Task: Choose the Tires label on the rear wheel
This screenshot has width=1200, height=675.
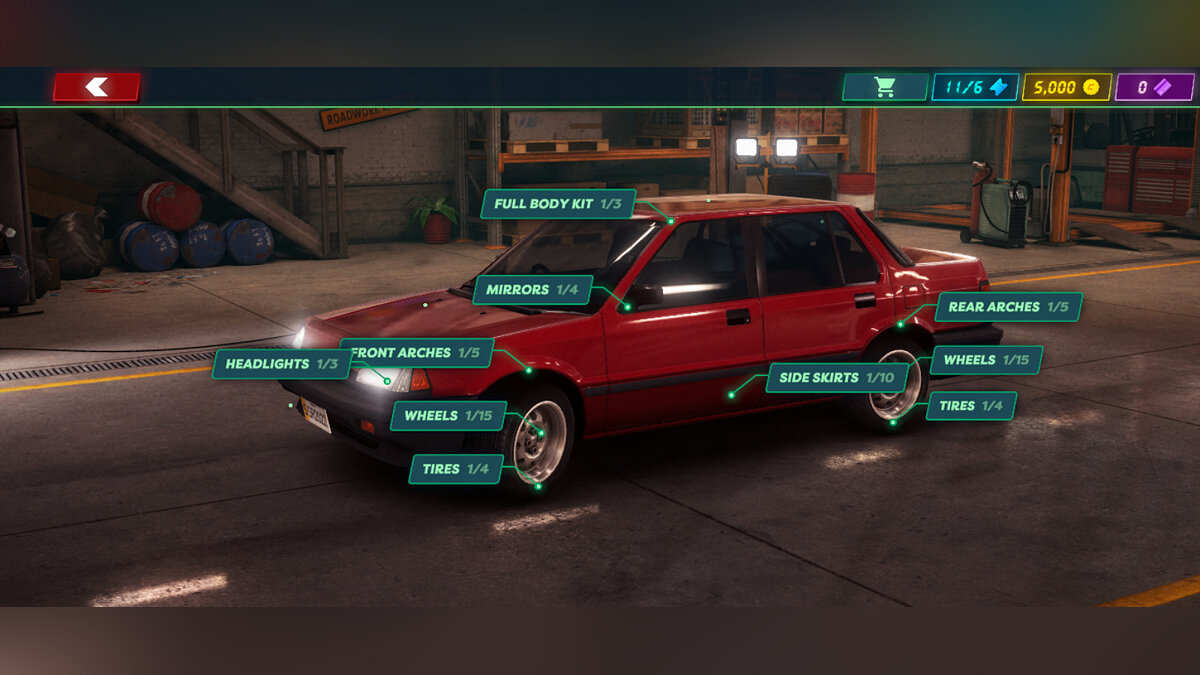Action: (x=971, y=406)
